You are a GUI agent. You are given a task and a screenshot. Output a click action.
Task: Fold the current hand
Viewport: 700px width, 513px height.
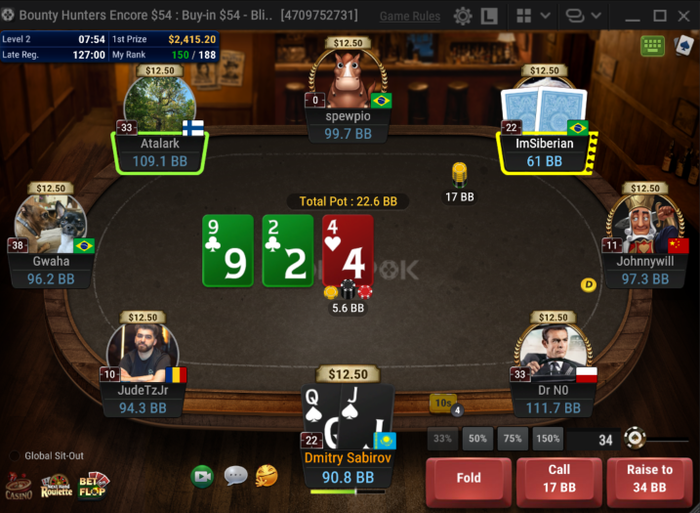(x=469, y=478)
